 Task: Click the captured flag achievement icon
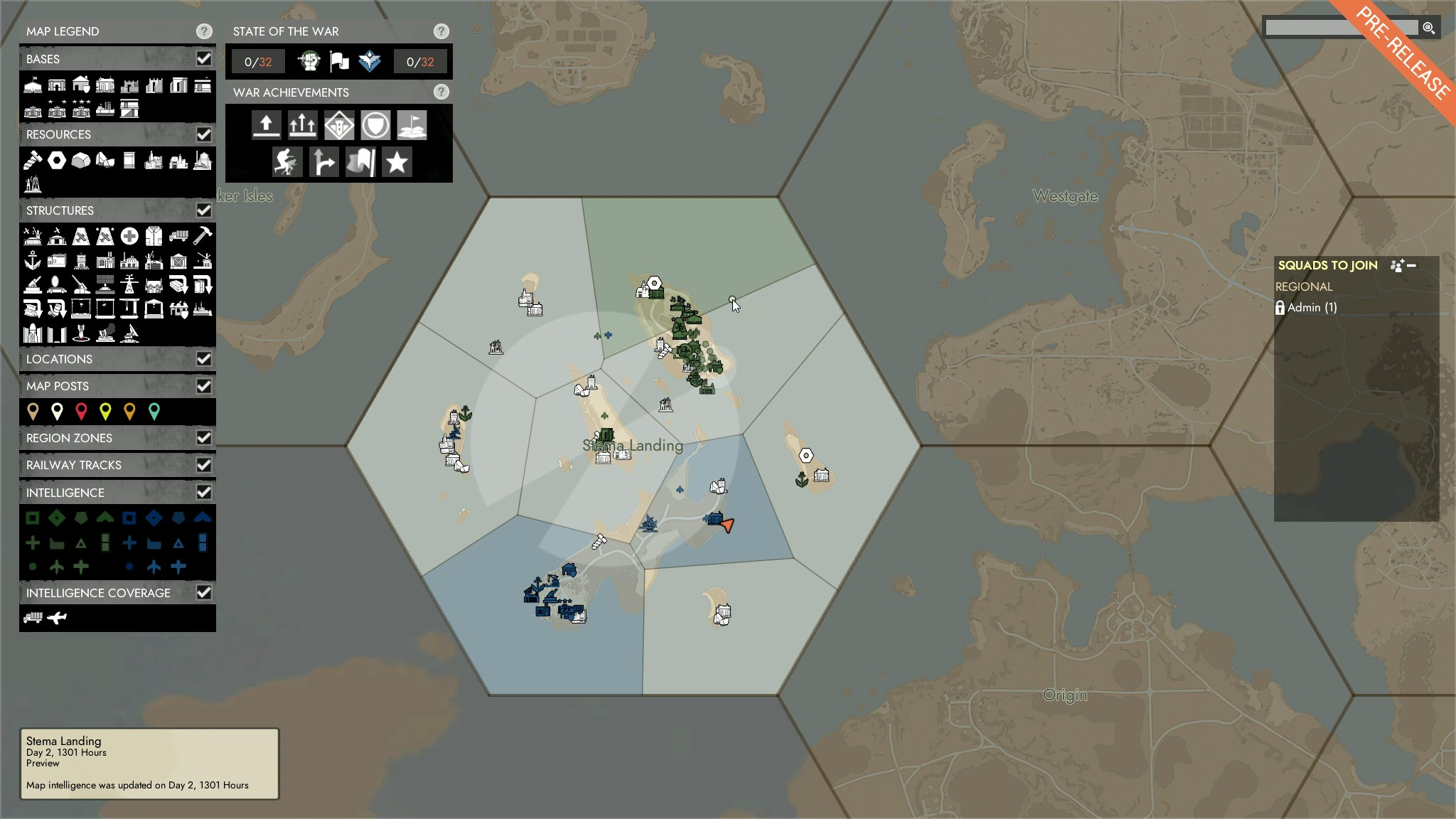point(360,162)
